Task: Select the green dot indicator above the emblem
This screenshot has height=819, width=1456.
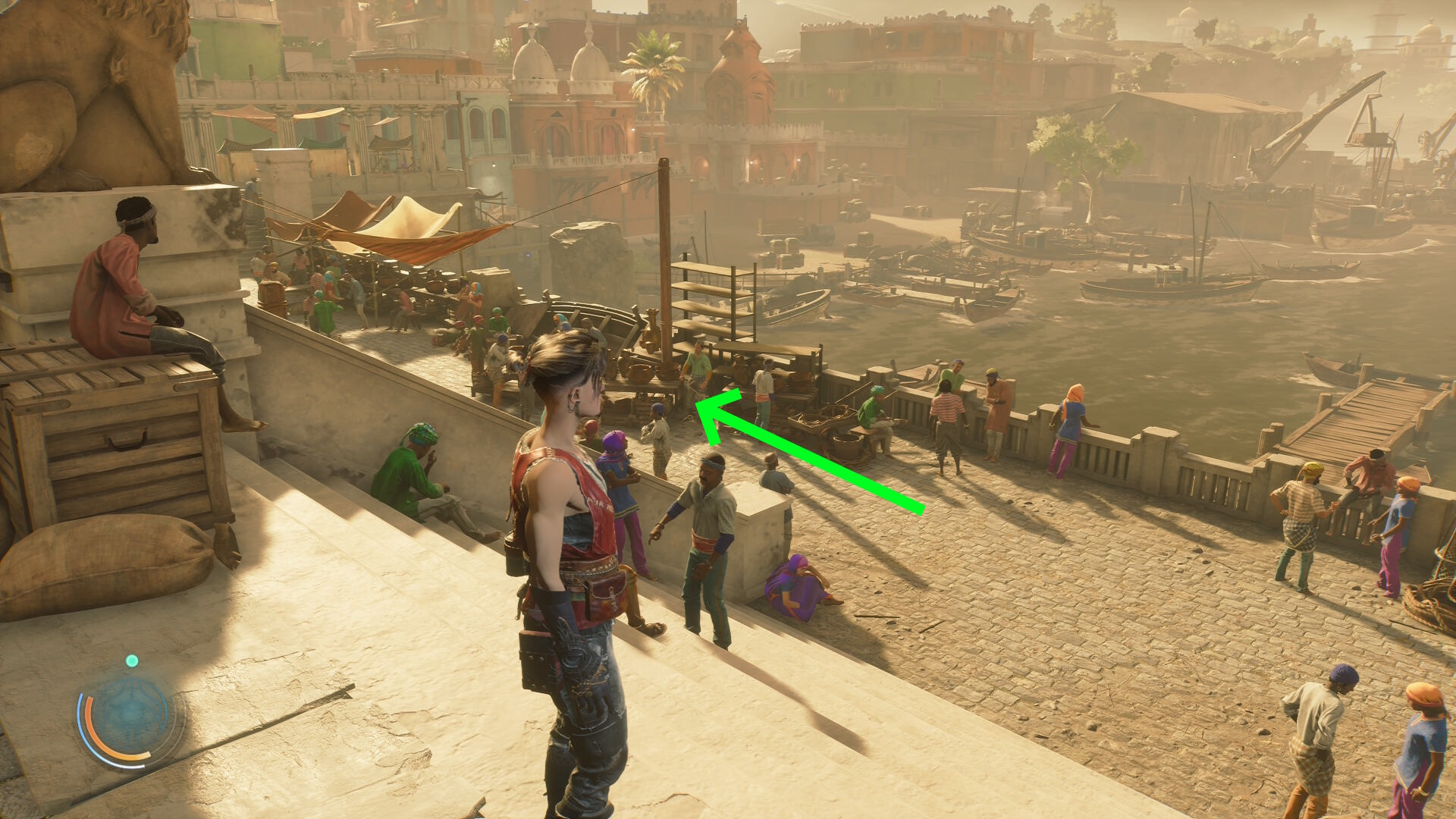Action: coord(132,661)
